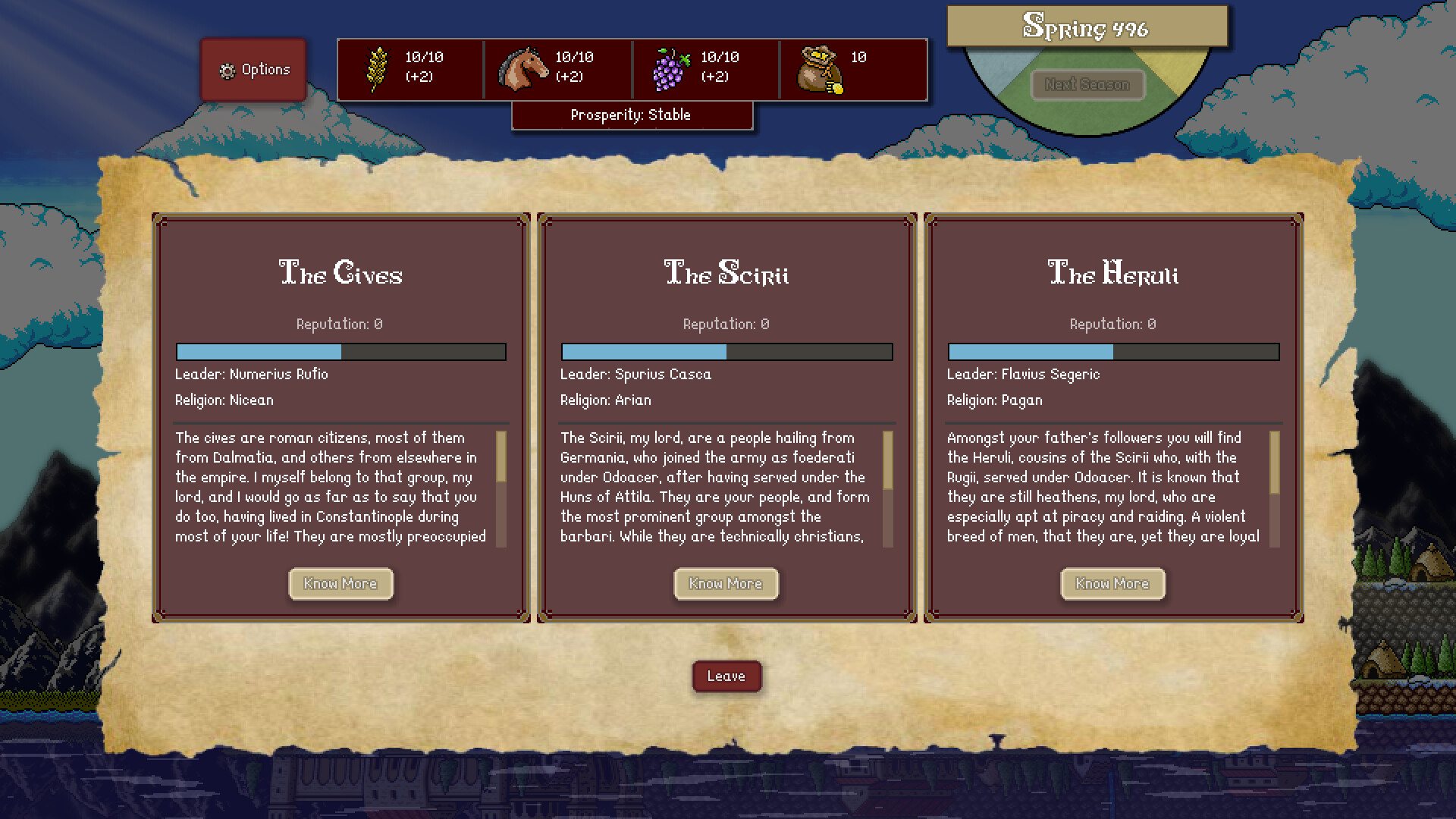Expand The Heruli details via Know More
This screenshot has width=1456, height=819.
click(1112, 584)
